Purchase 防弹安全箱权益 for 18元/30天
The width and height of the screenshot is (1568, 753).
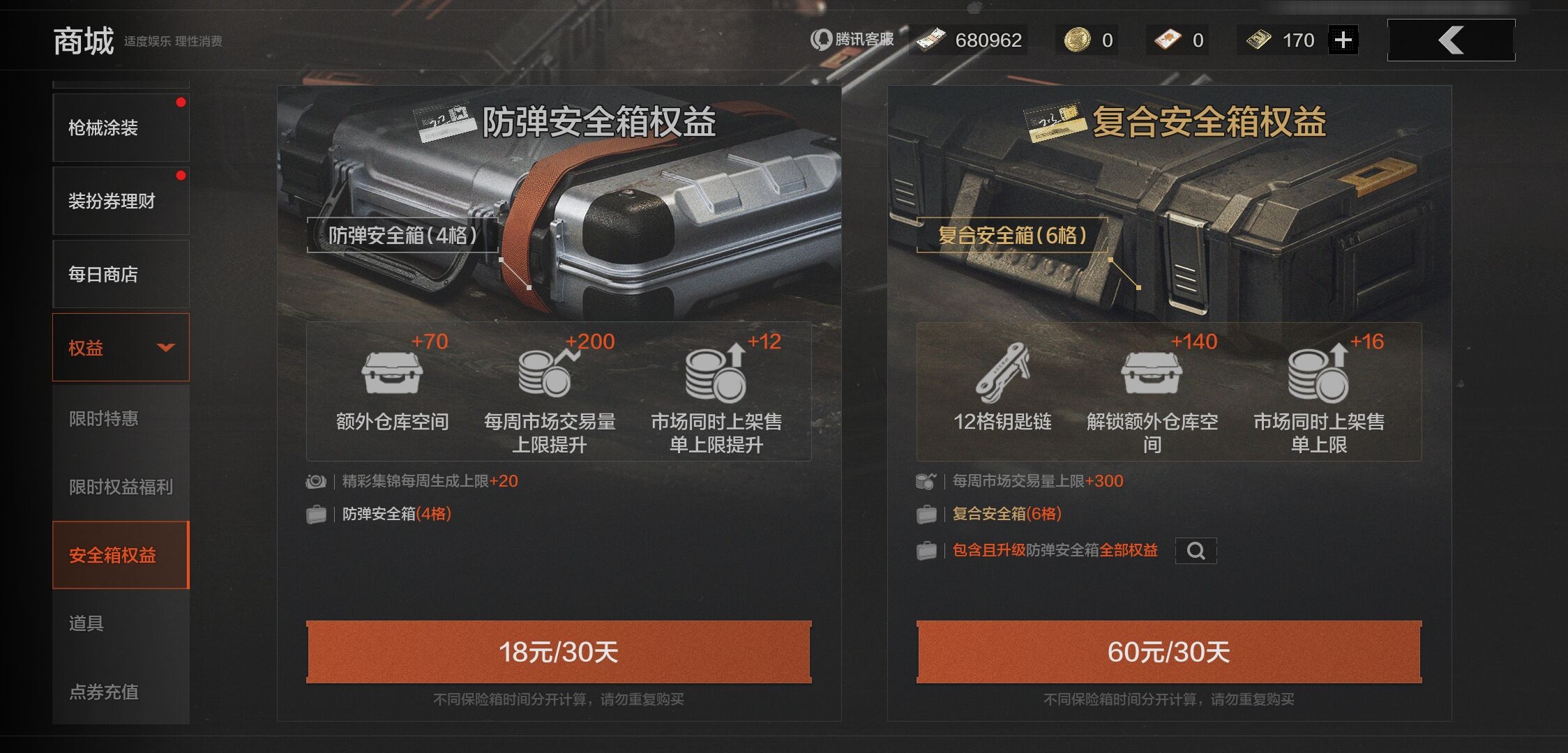(559, 651)
